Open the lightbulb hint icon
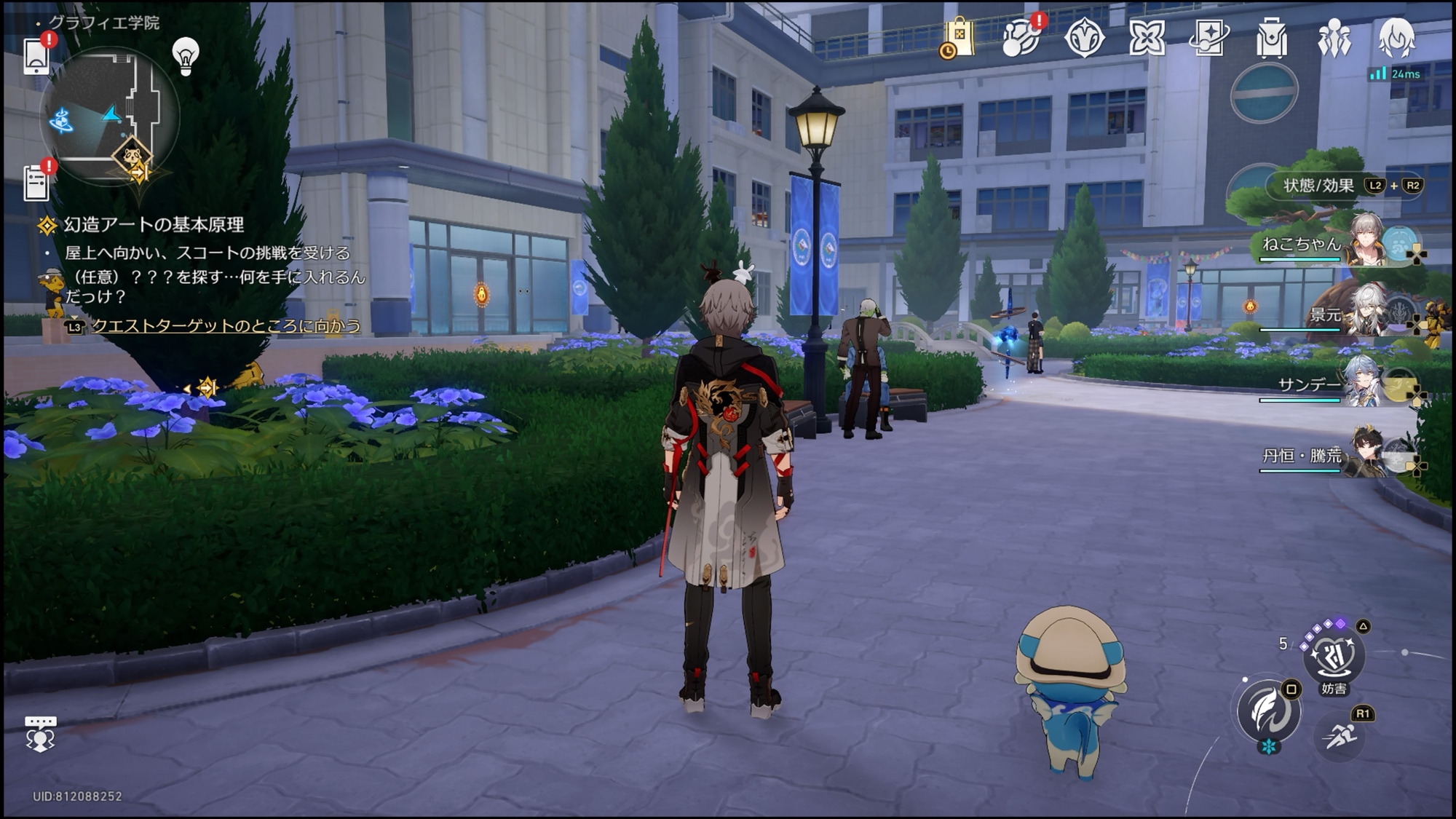 [186, 56]
